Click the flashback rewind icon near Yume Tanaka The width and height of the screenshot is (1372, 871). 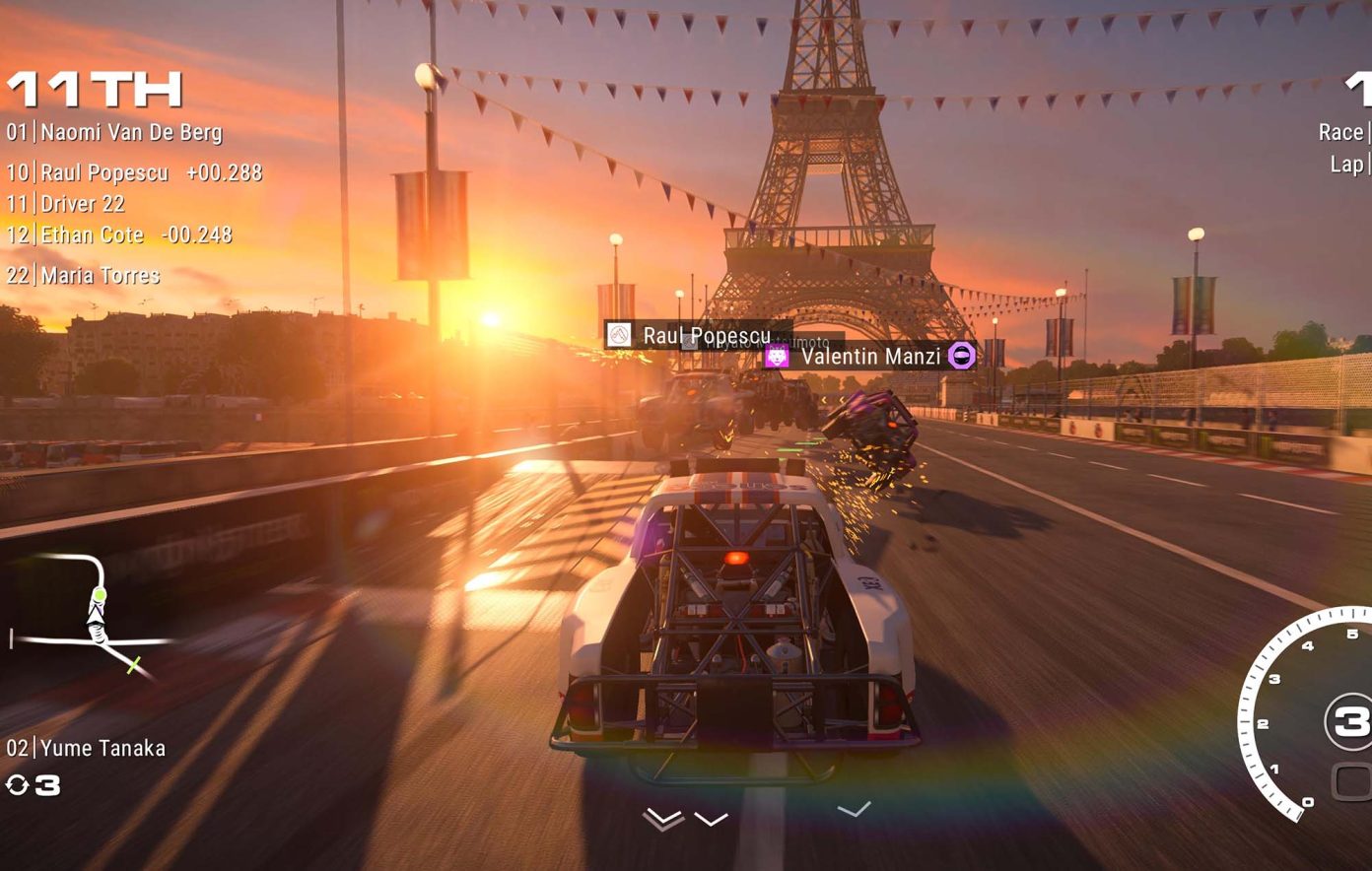[x=20, y=786]
